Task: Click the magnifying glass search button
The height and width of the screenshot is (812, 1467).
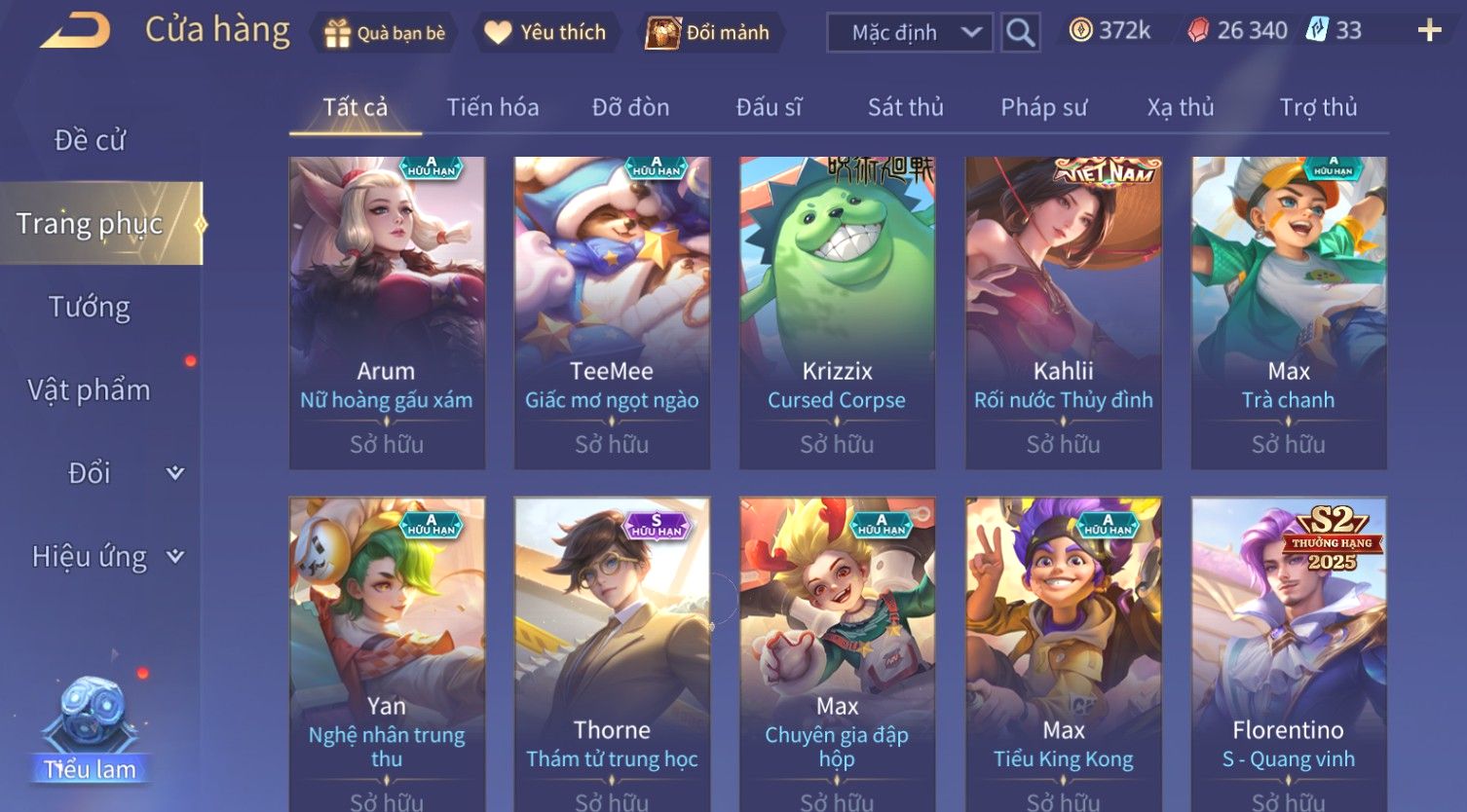Action: point(1020,32)
